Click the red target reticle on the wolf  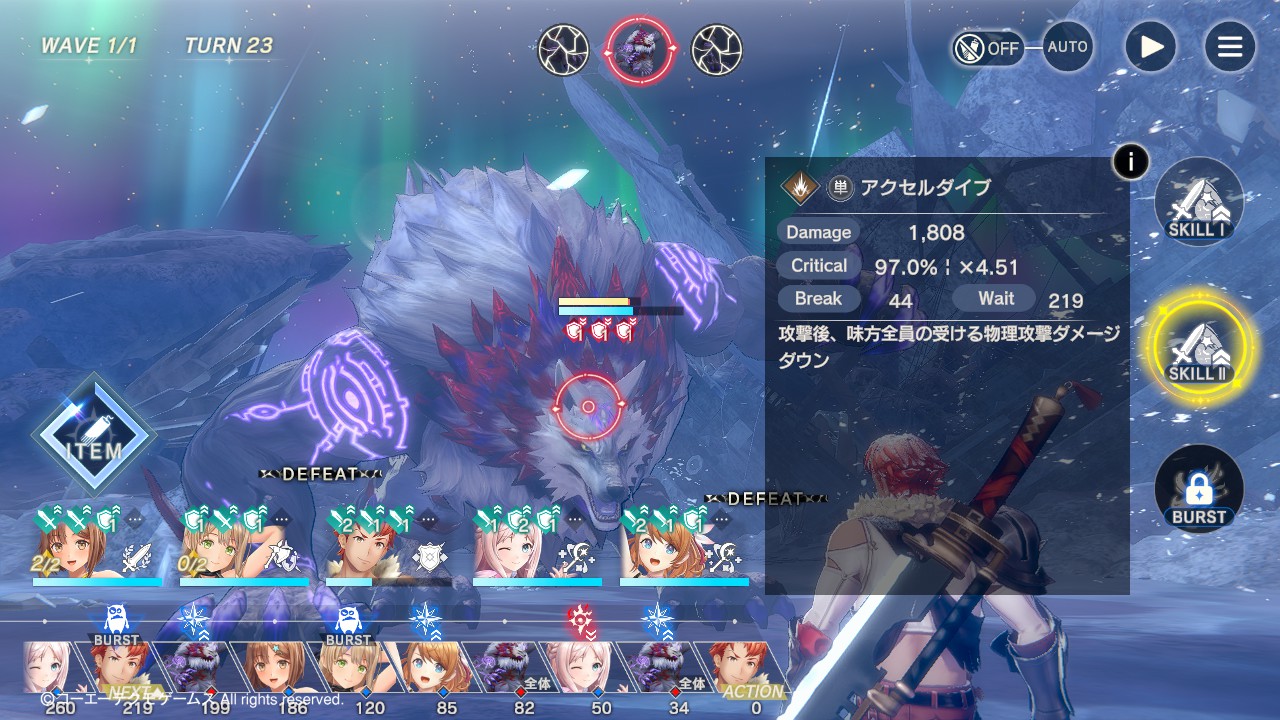(588, 406)
